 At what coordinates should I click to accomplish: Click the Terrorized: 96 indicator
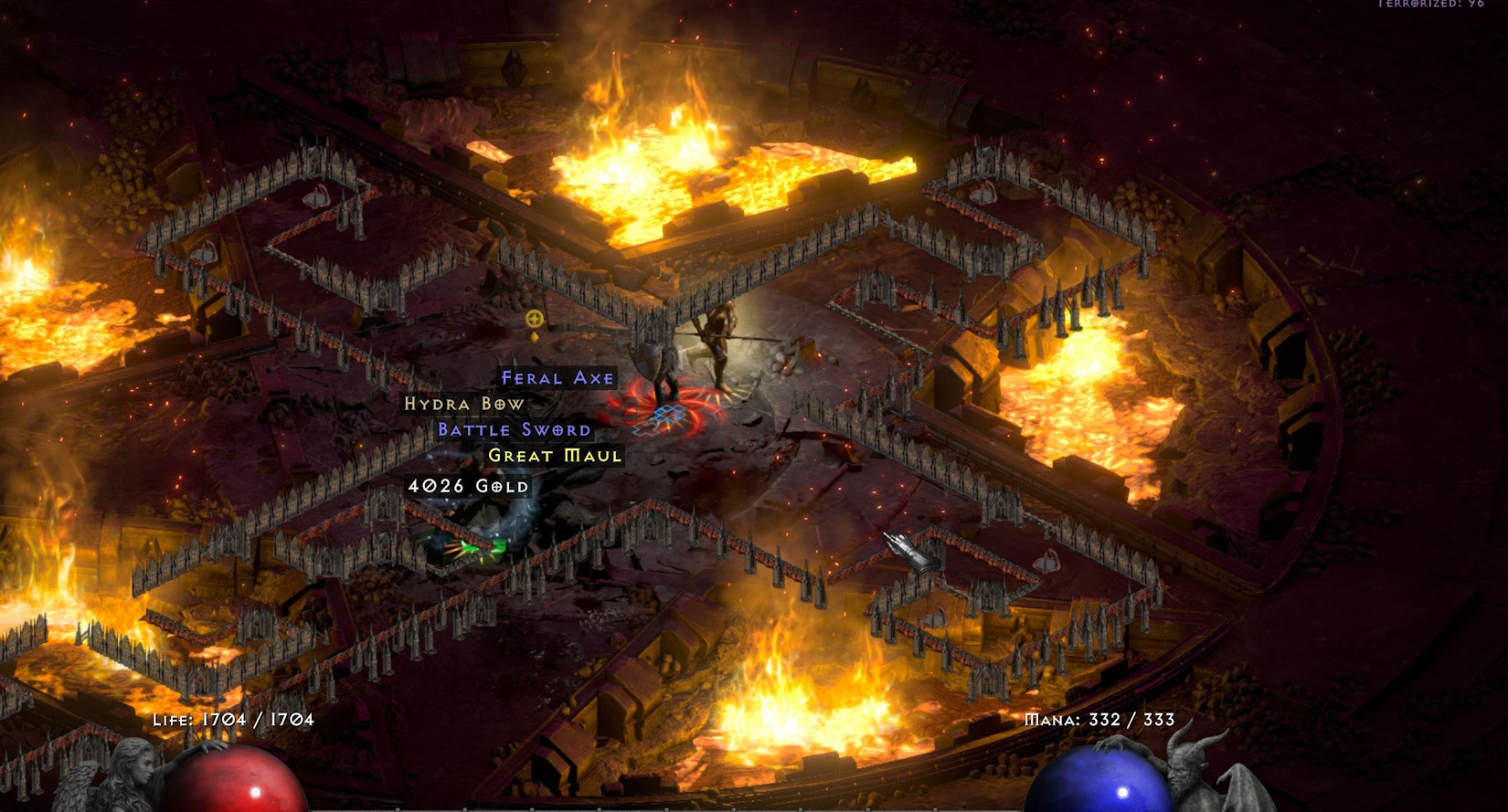(1428, 7)
